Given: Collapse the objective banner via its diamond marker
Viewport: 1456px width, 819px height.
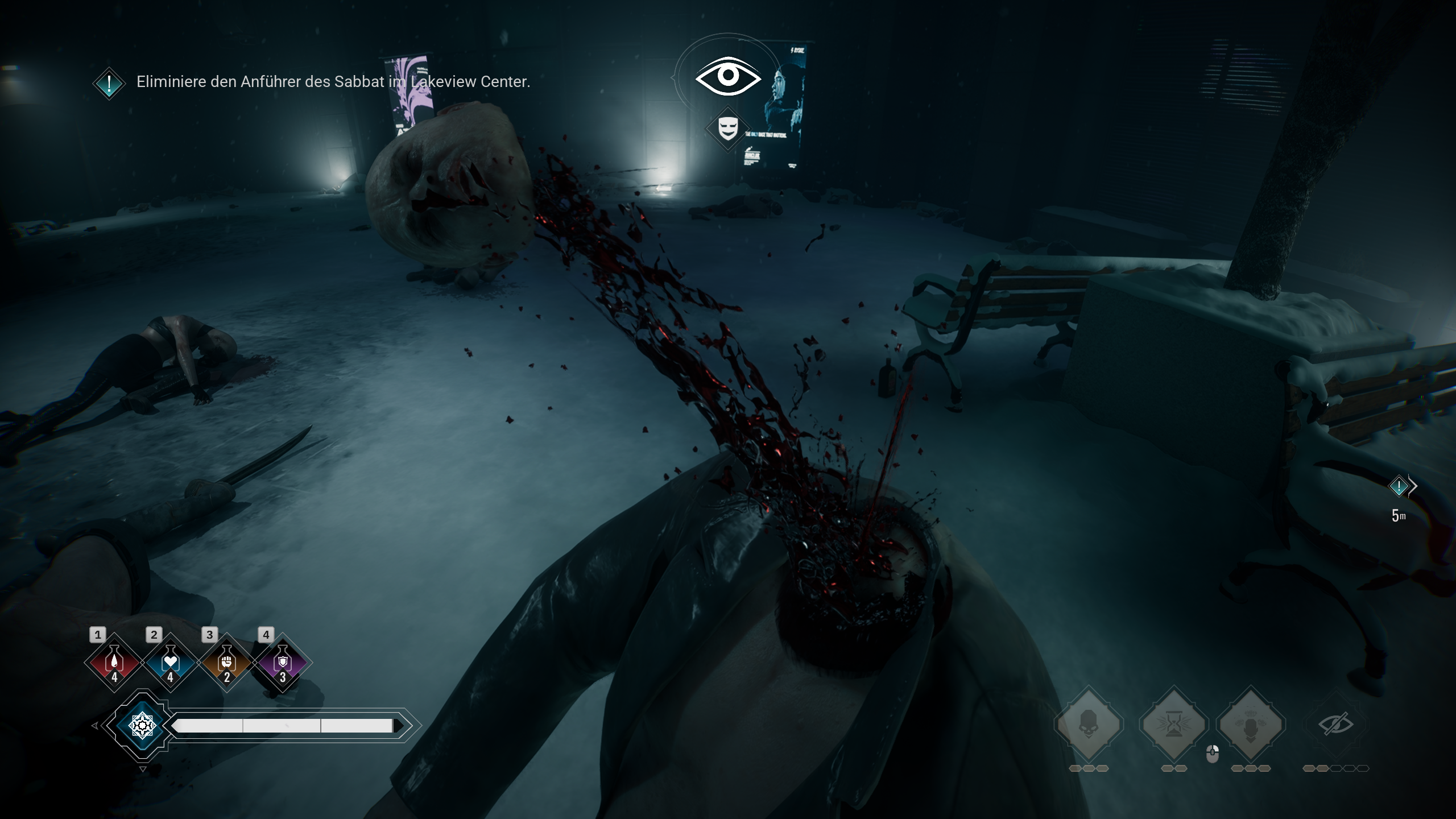Looking at the screenshot, I should click(108, 83).
